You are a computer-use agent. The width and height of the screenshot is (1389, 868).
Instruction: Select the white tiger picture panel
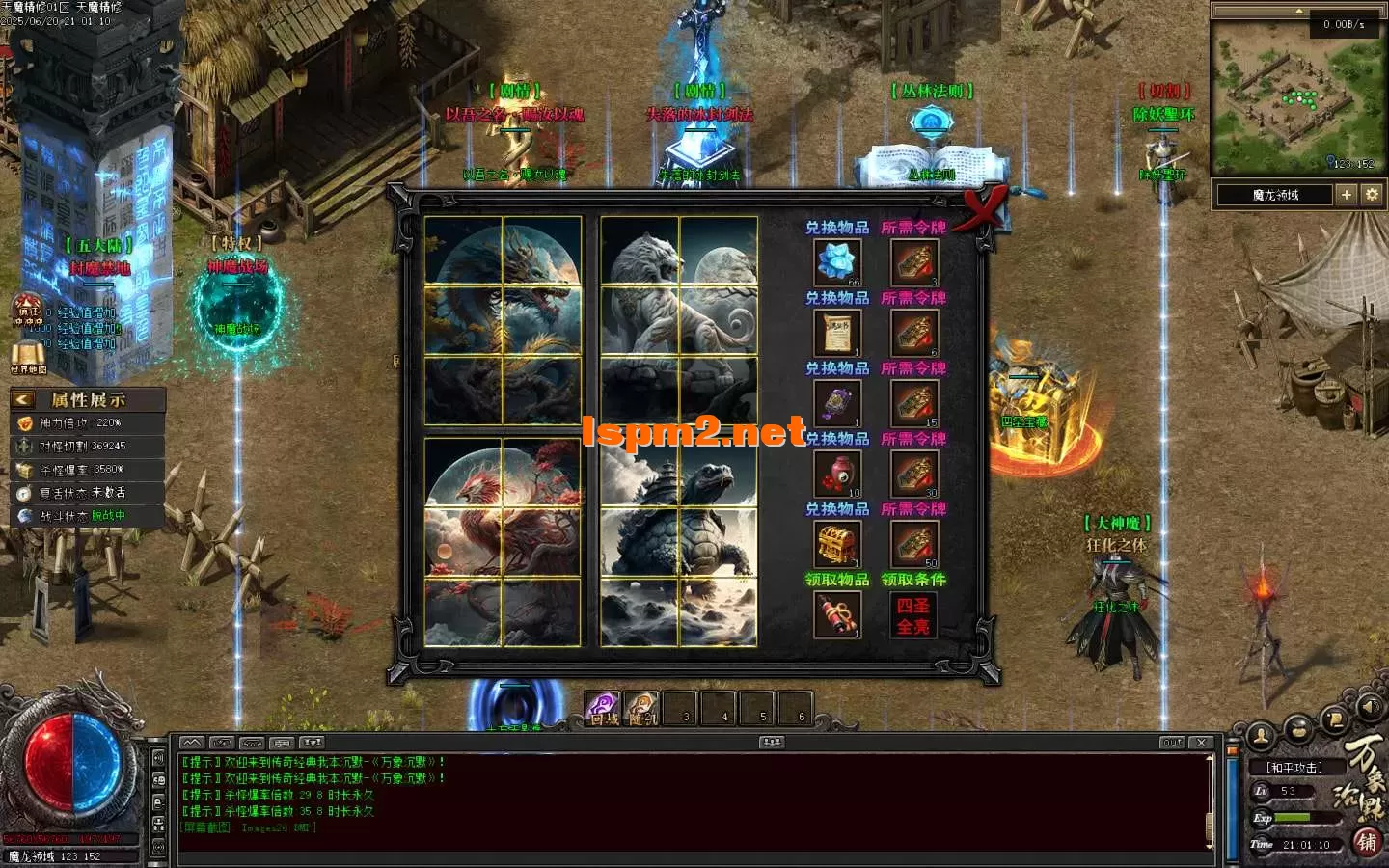678,320
